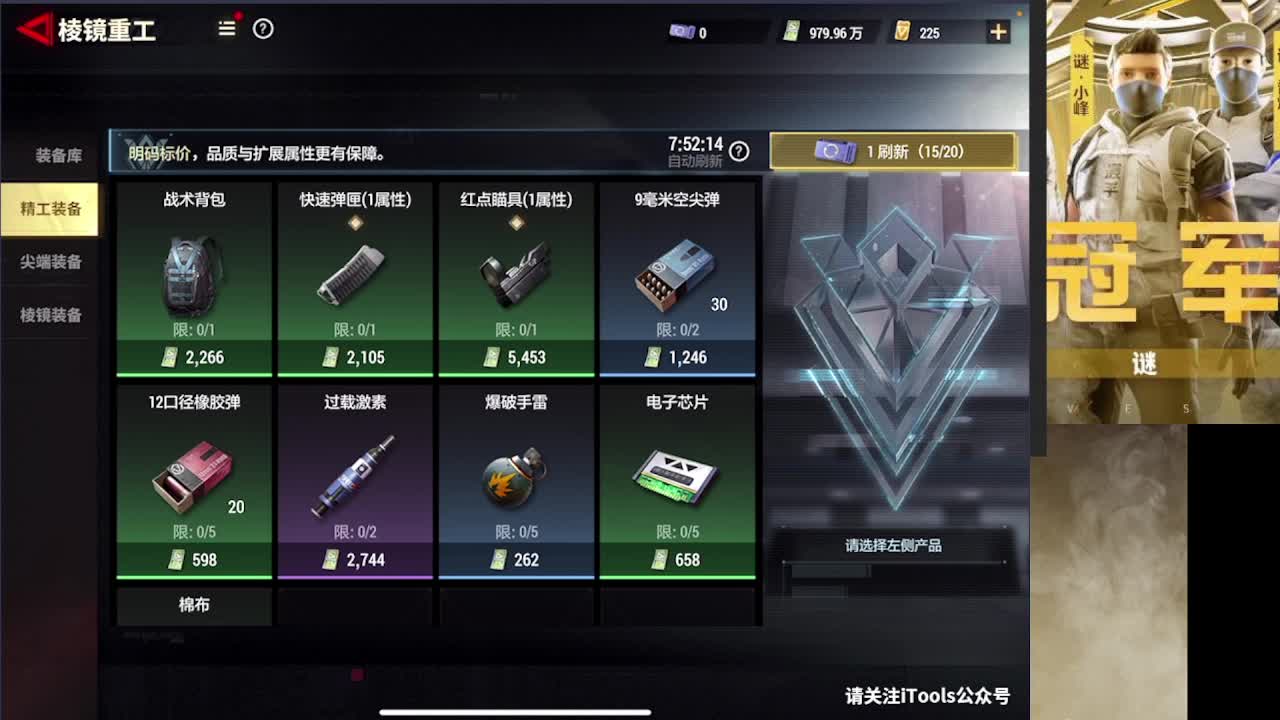Viewport: 1280px width, 720px height.
Task: Open the notification list icon with red dot
Action: coord(226,29)
